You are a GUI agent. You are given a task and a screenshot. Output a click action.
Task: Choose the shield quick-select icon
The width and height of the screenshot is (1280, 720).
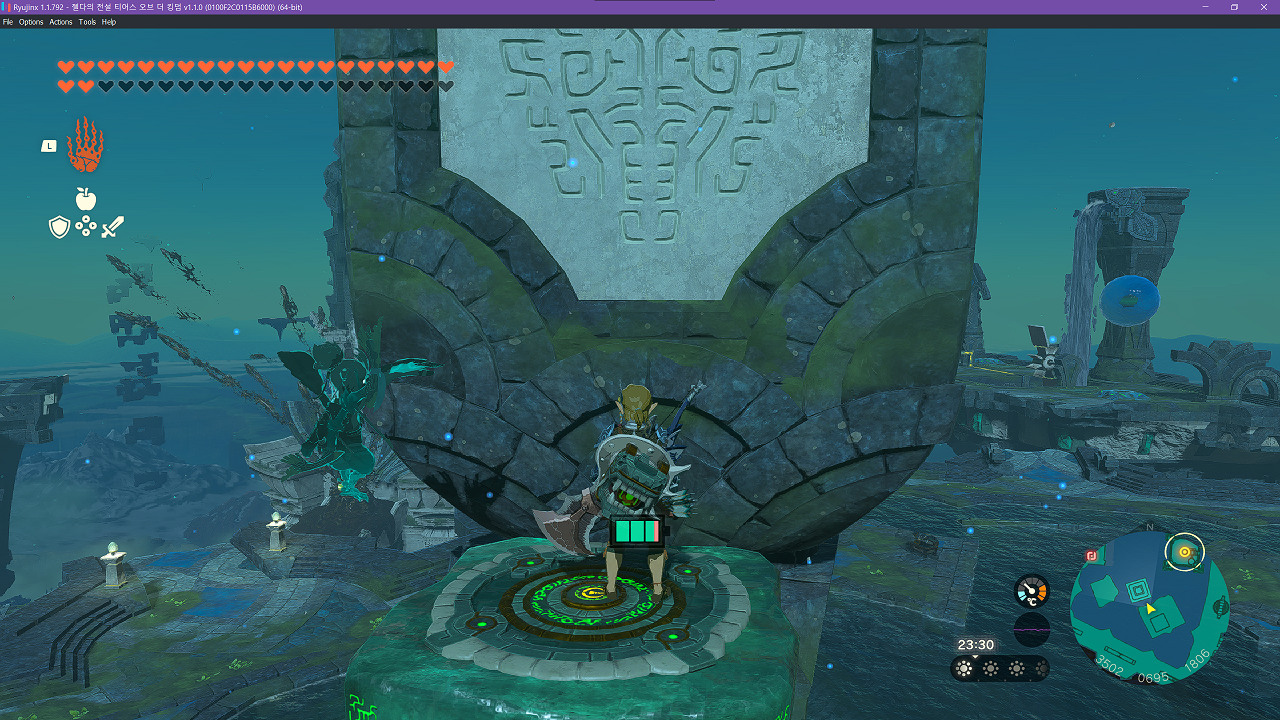(60, 227)
